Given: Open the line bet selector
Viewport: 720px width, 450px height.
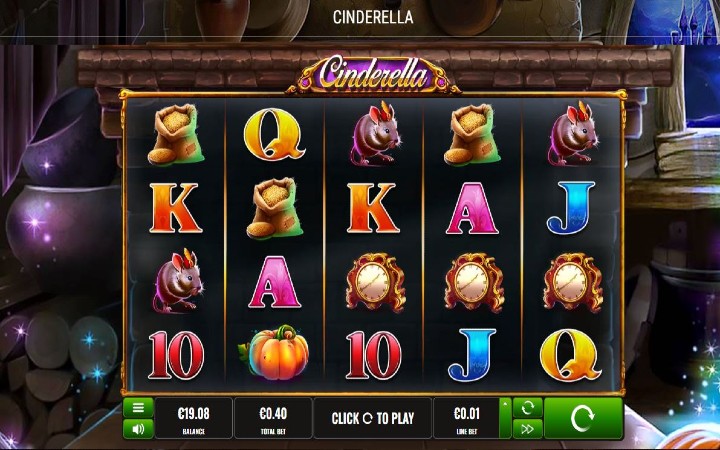Looking at the screenshot, I should tap(465, 418).
